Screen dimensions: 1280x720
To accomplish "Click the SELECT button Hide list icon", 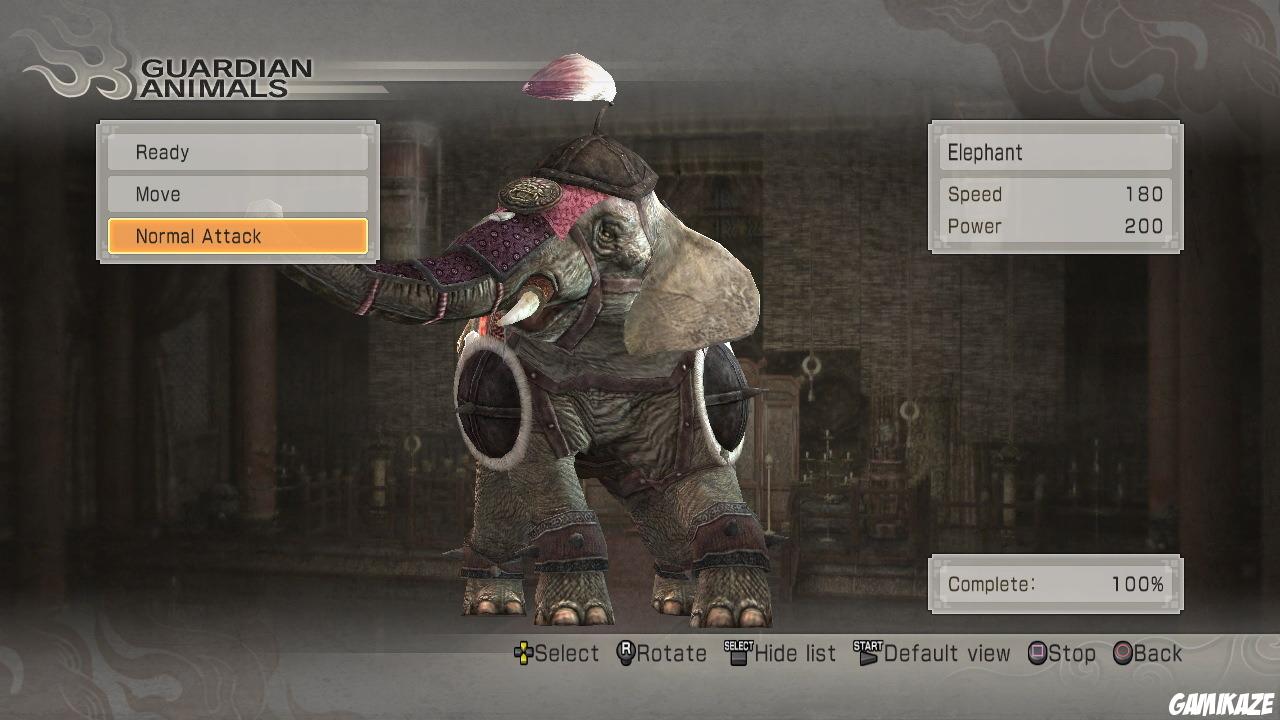I will 736,653.
